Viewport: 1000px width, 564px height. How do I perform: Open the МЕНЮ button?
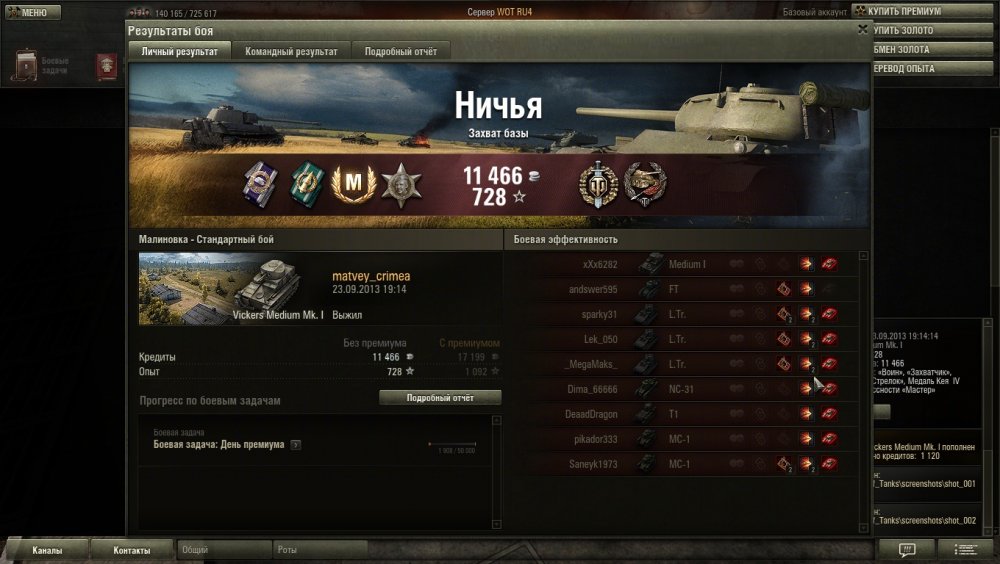28,12
